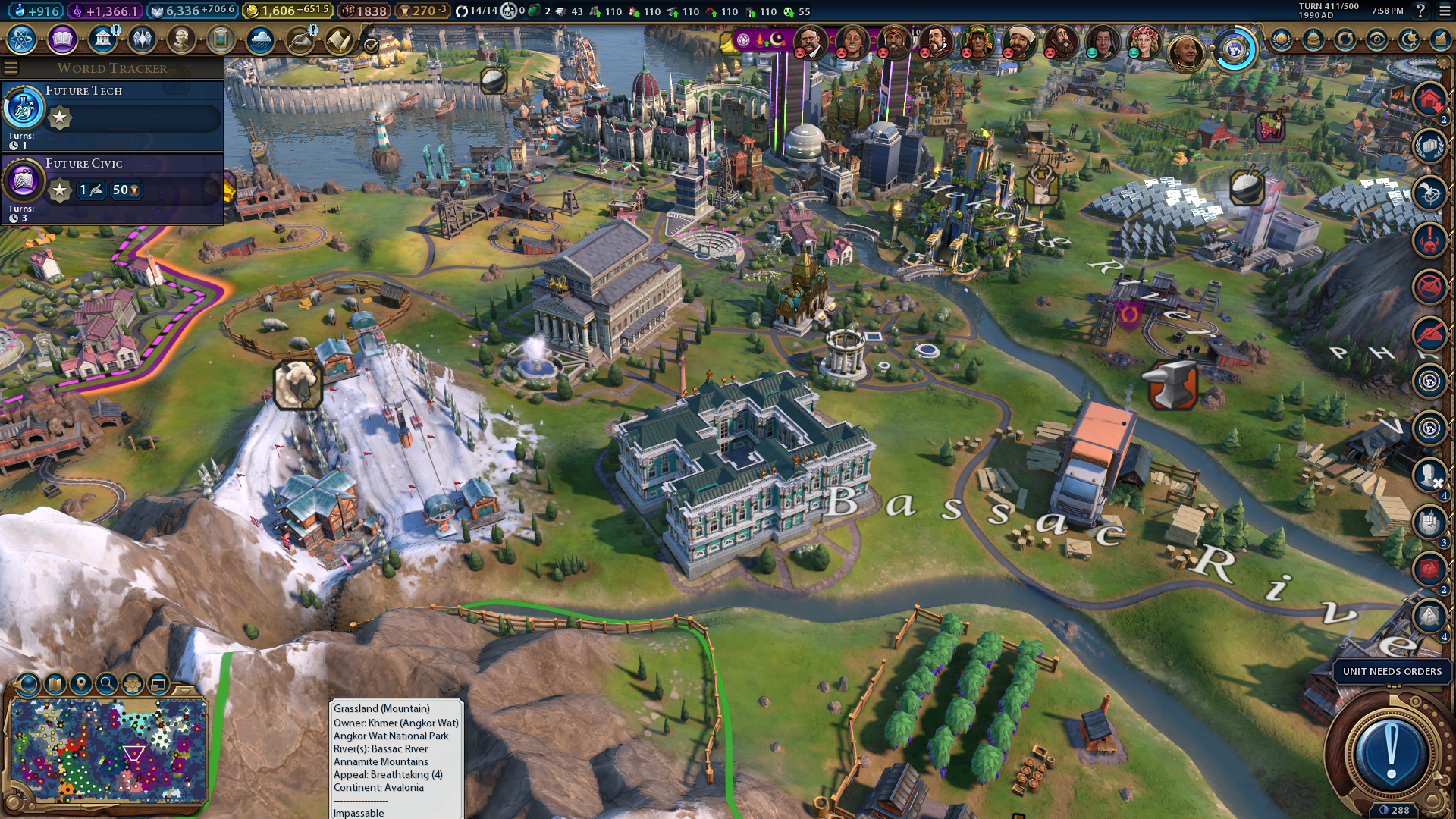The image size is (1456, 819).
Task: View the Governments screen button
Action: 102,39
